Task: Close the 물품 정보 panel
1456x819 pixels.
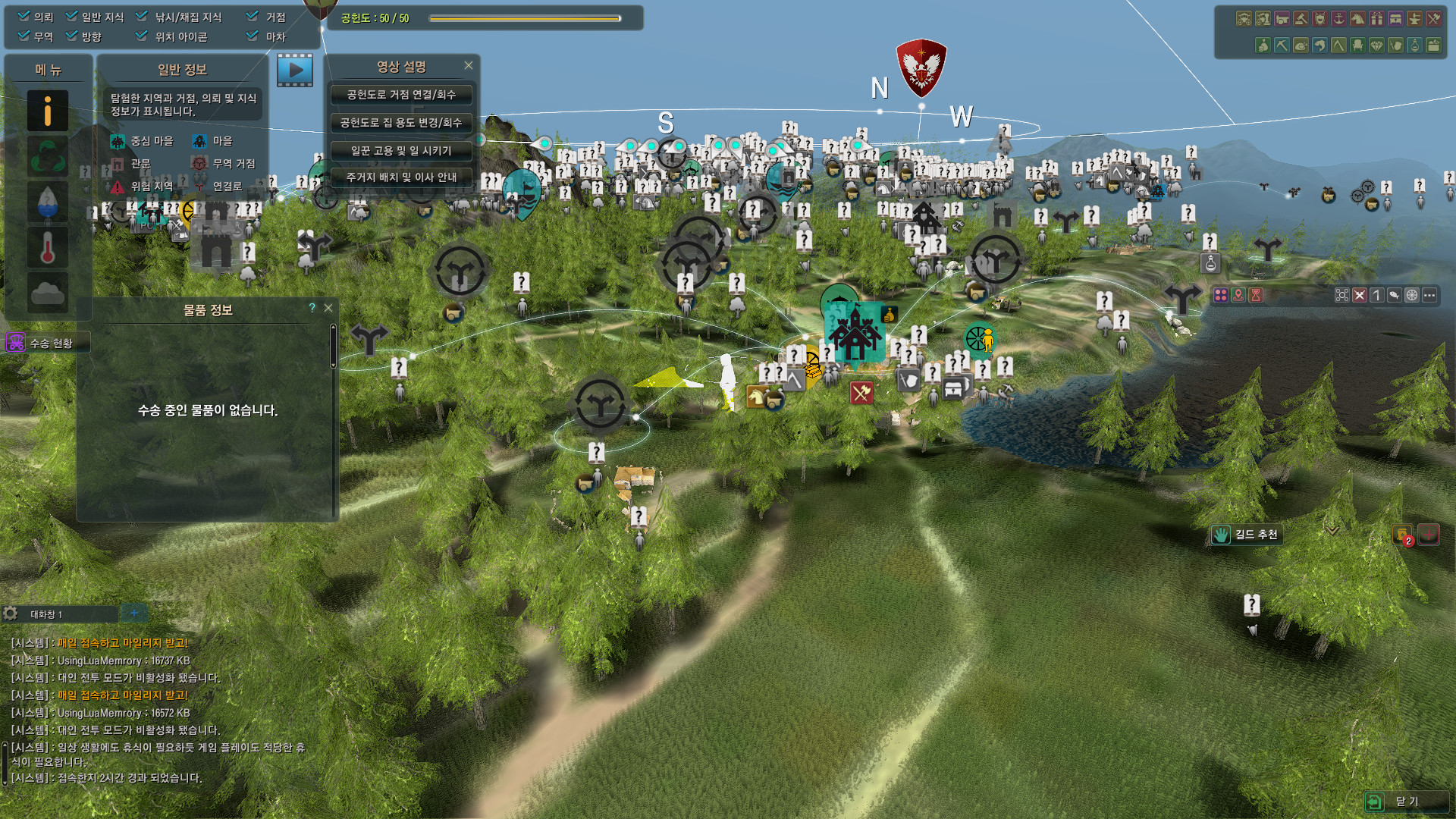Action: click(x=328, y=308)
